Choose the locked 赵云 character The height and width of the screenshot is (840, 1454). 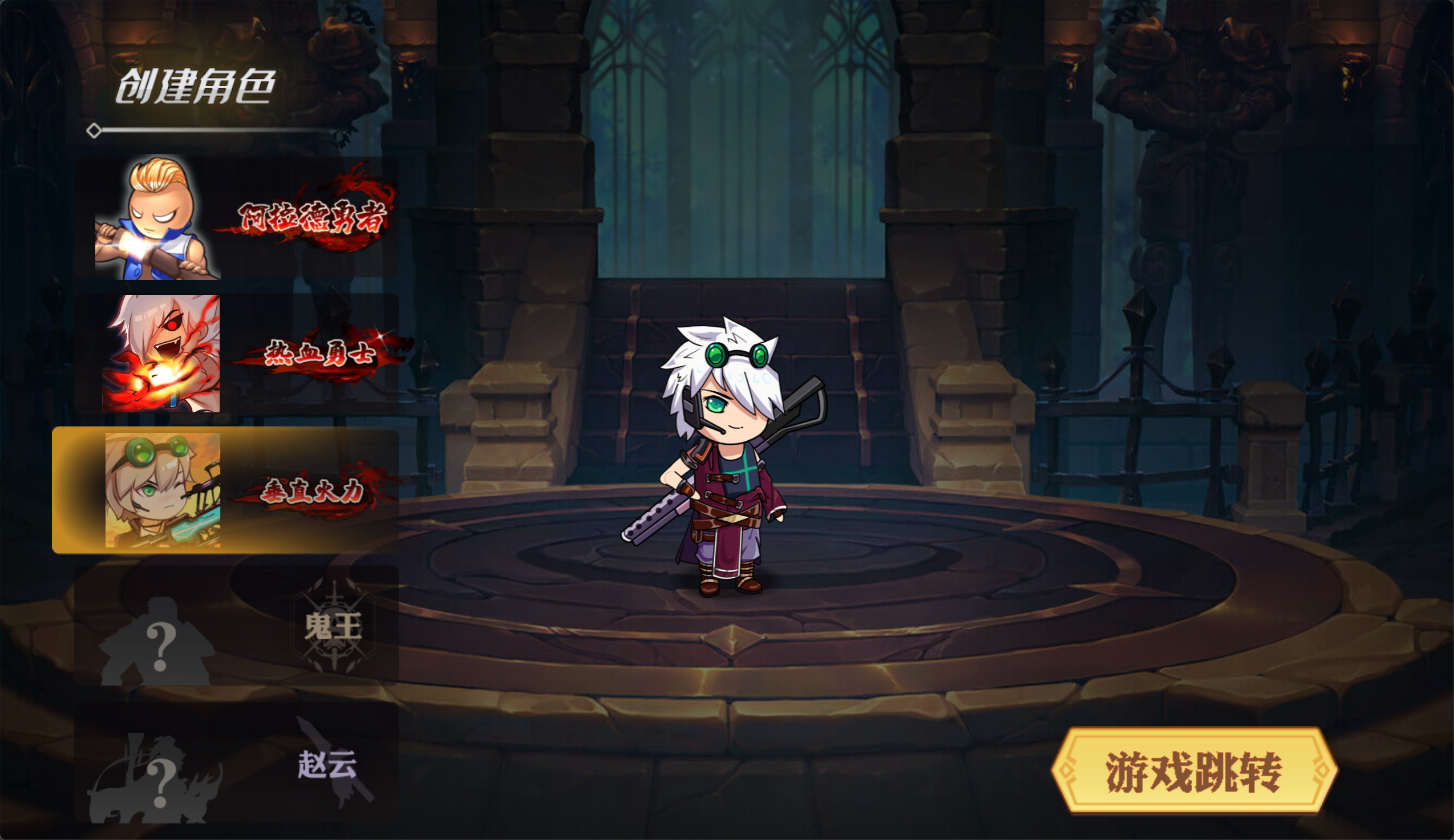click(237, 762)
